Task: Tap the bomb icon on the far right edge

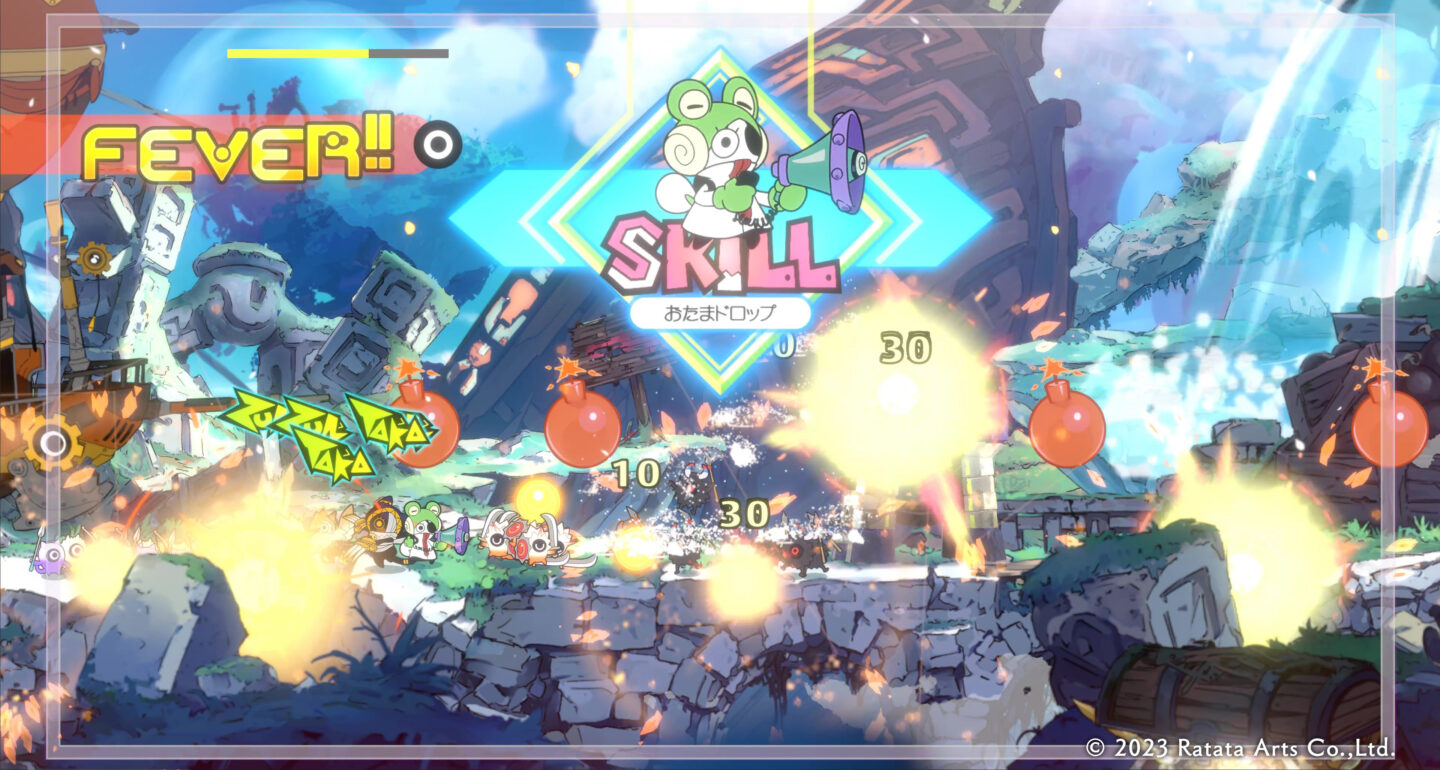Action: click(1392, 430)
